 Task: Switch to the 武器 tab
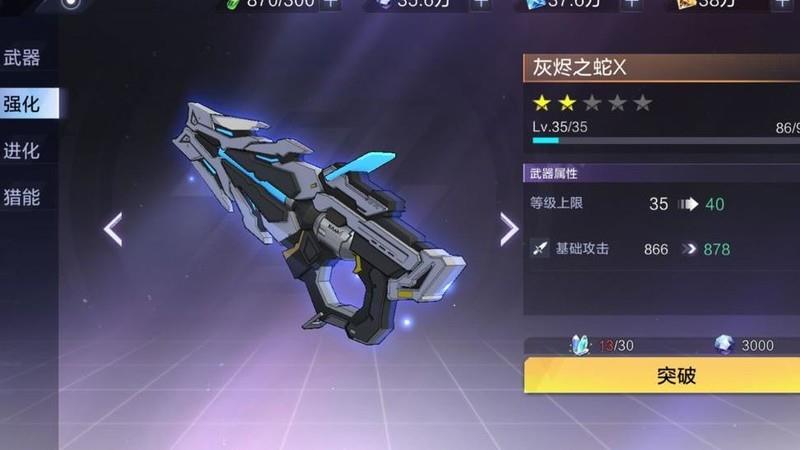[22, 57]
